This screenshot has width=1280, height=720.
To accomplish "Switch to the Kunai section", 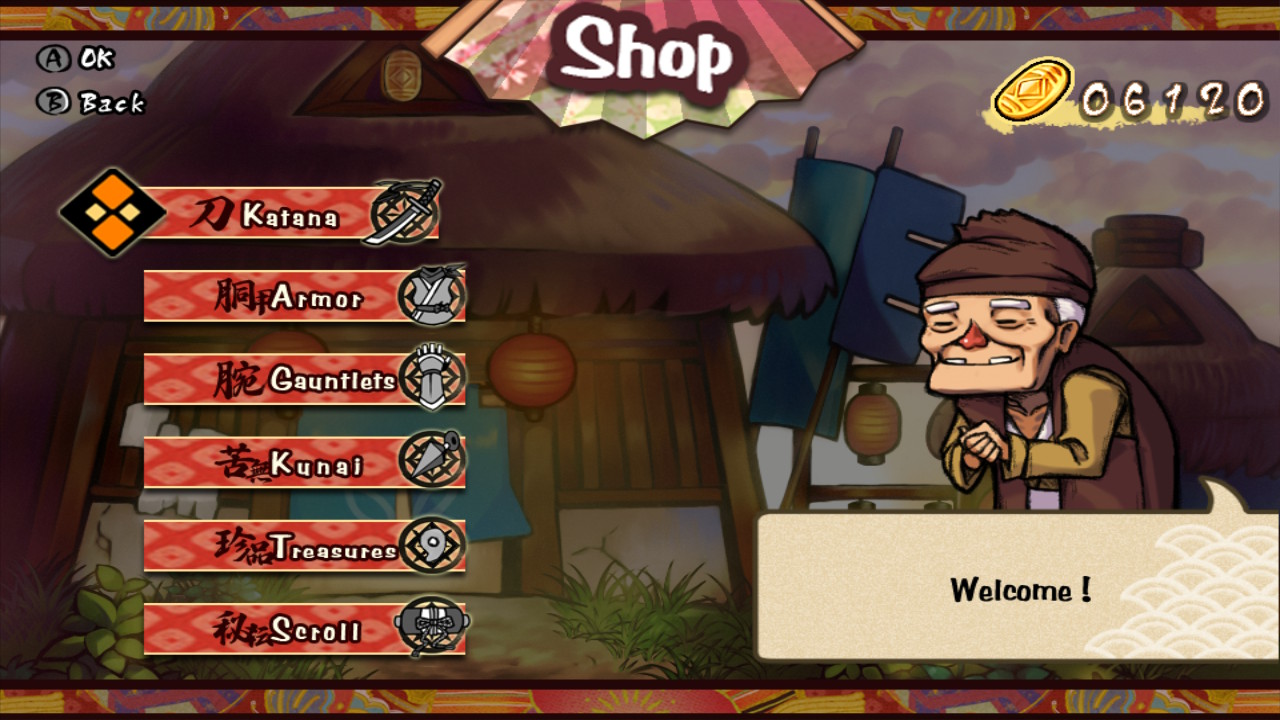I will 300,462.
